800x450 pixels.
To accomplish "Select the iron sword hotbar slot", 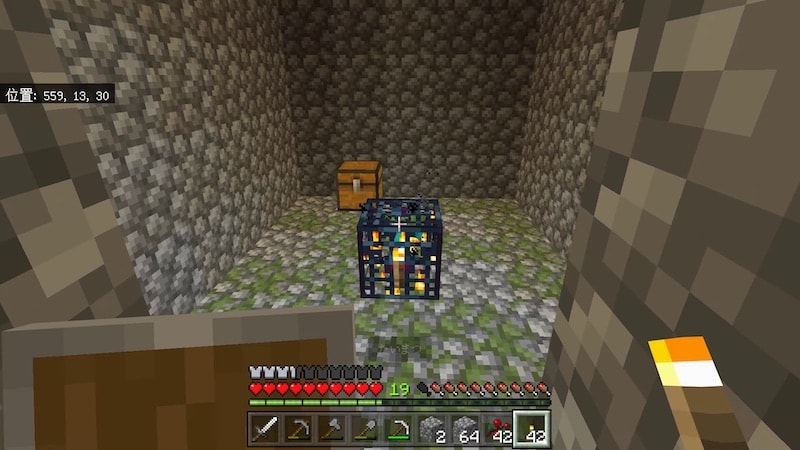I will pos(264,429).
